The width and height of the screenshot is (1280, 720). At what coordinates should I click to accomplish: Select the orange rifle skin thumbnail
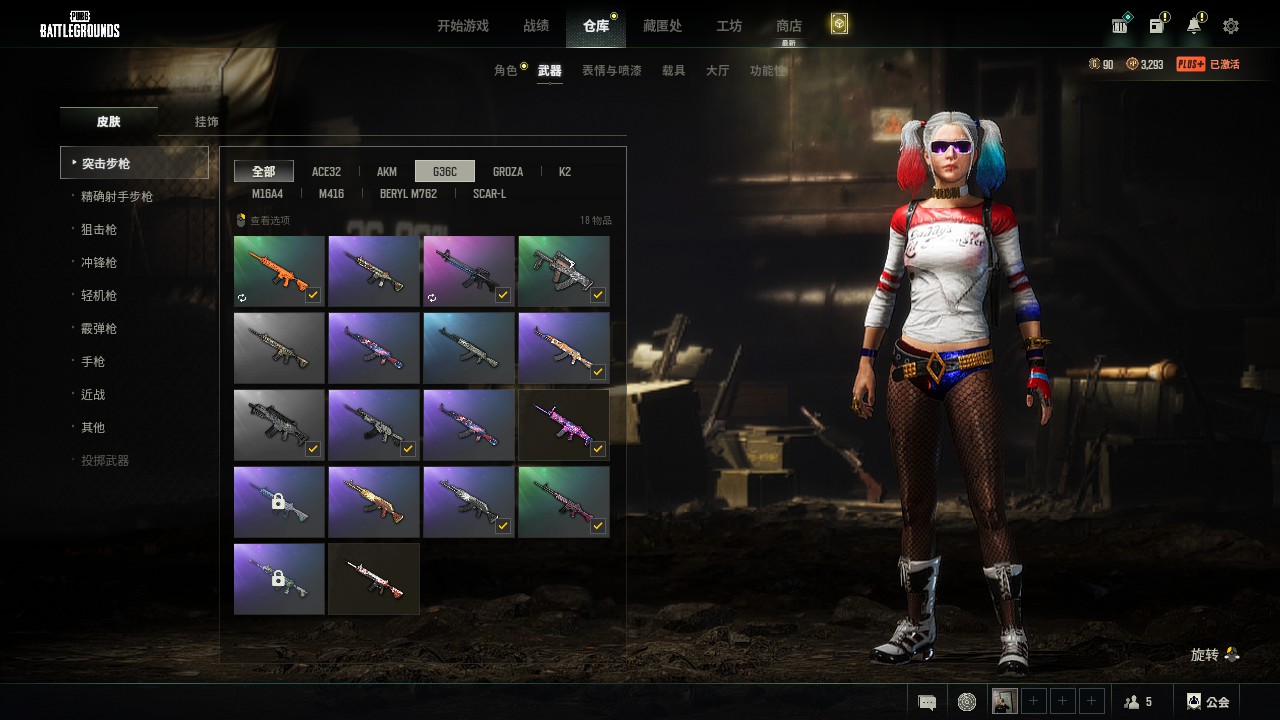(x=279, y=271)
